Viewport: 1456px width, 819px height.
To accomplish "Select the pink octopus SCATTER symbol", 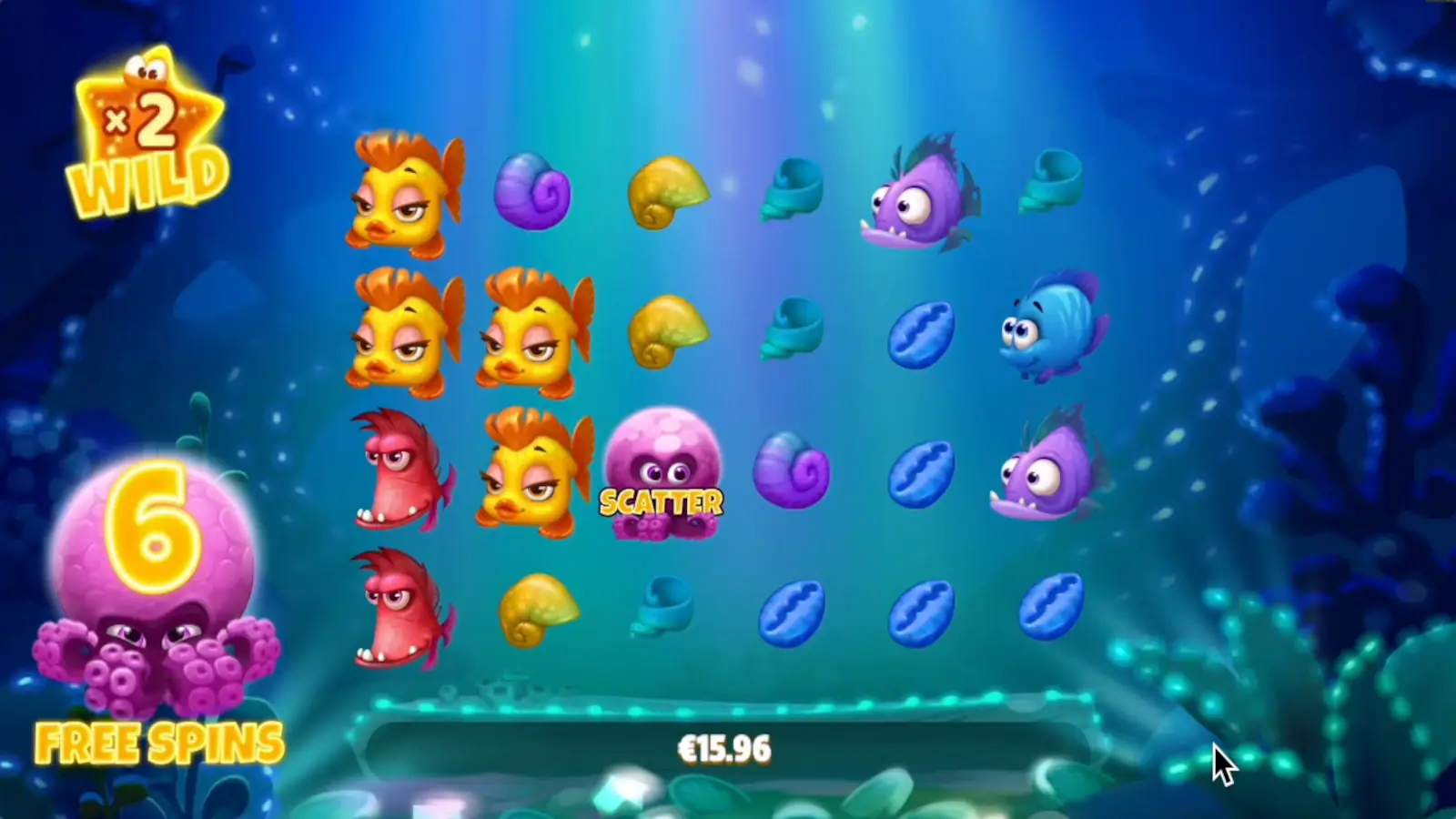I will pyautogui.click(x=662, y=478).
